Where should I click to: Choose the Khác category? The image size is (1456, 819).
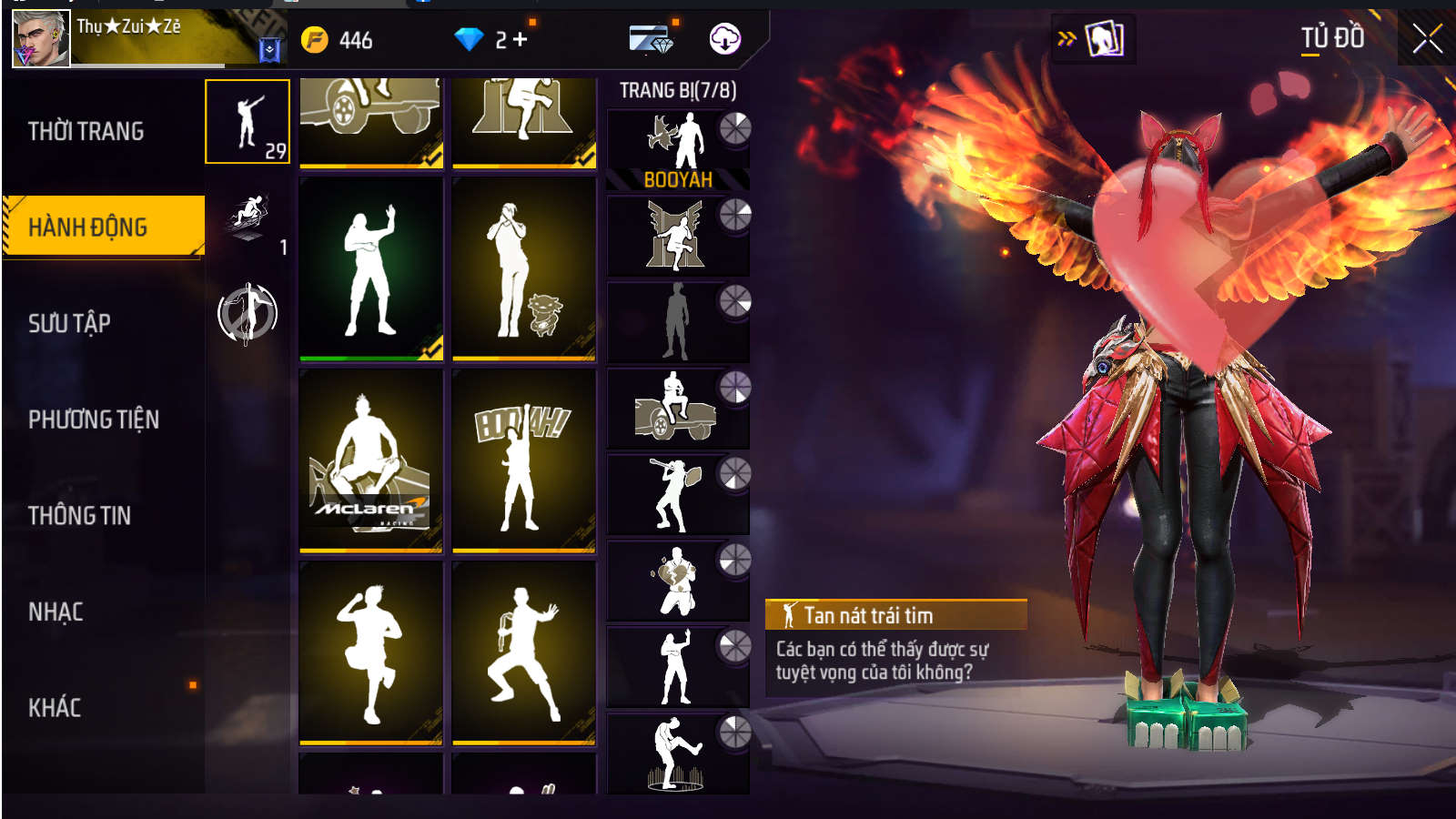click(x=55, y=708)
